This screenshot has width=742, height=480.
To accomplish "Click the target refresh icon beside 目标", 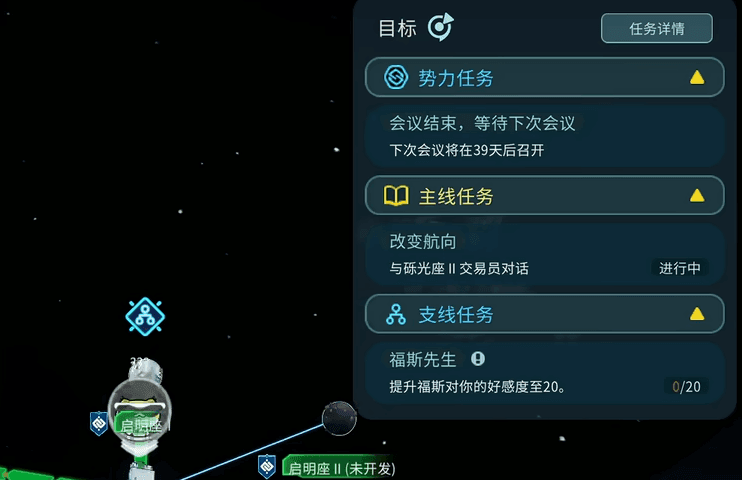I will tap(440, 28).
